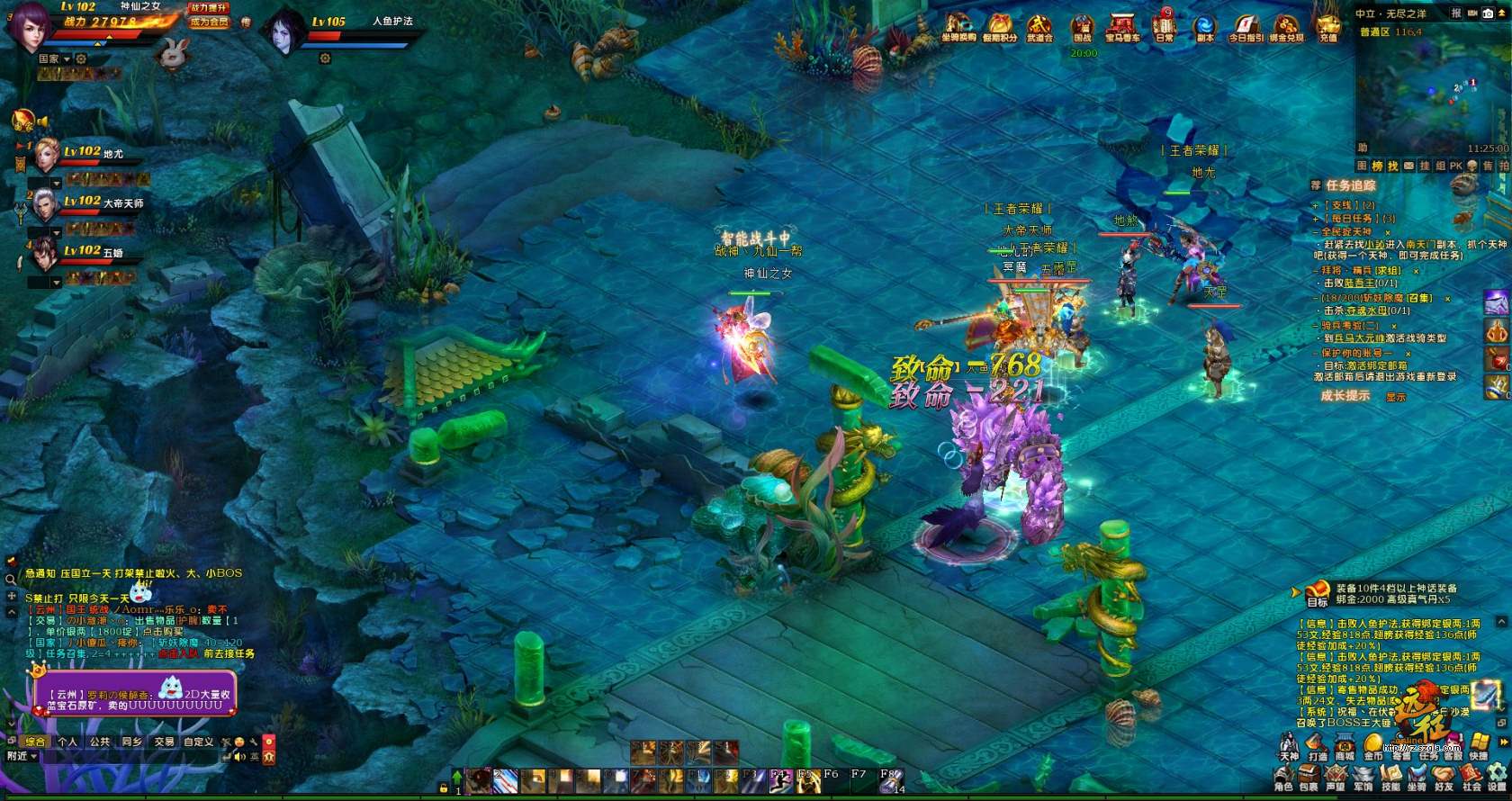Click the 成长提示 growth tips link
The width and height of the screenshot is (1512, 801).
tap(1345, 396)
